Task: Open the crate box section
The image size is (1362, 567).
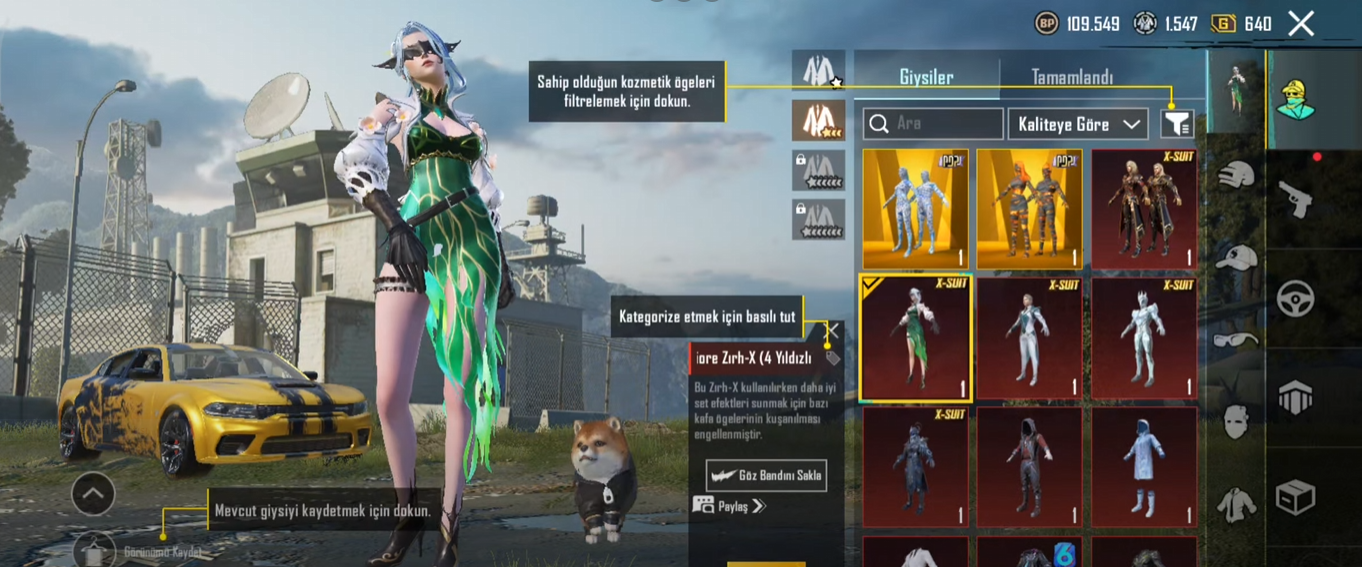Action: [x=1296, y=497]
